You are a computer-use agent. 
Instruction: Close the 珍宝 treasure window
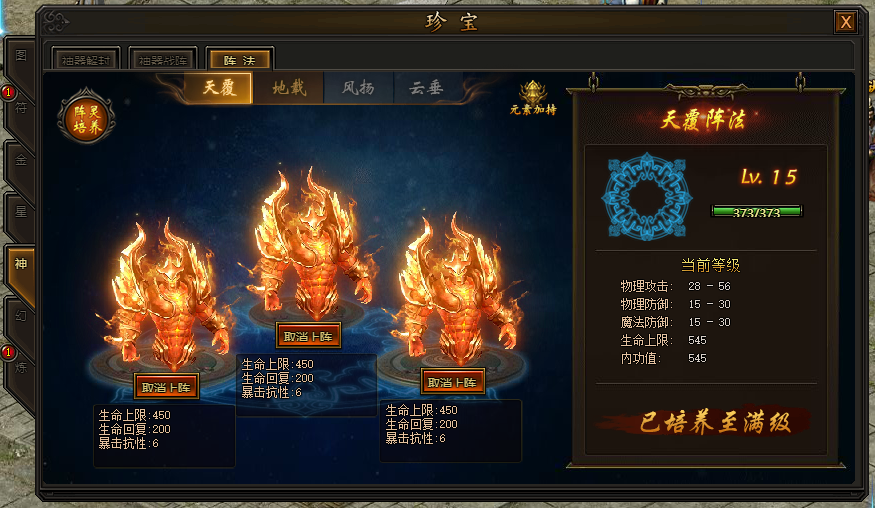pyautogui.click(x=846, y=22)
